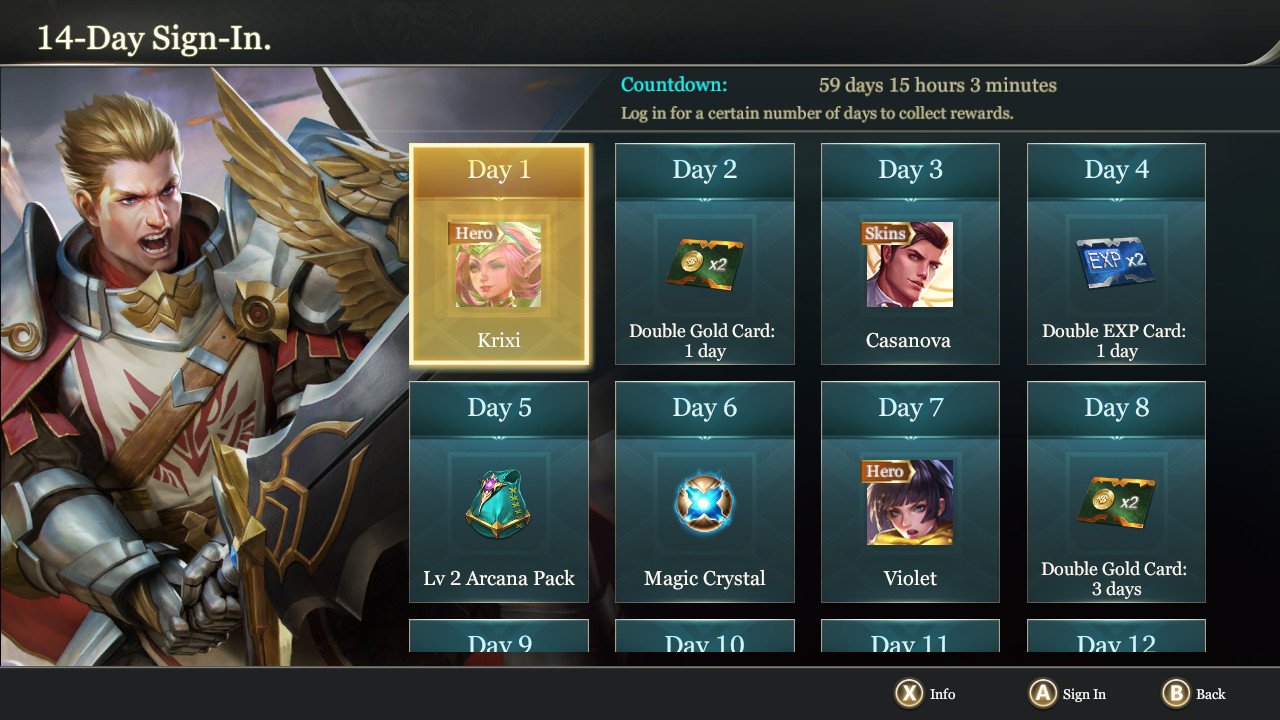Select the Day 2 reward card
The height and width of the screenshot is (720, 1280).
pos(704,253)
